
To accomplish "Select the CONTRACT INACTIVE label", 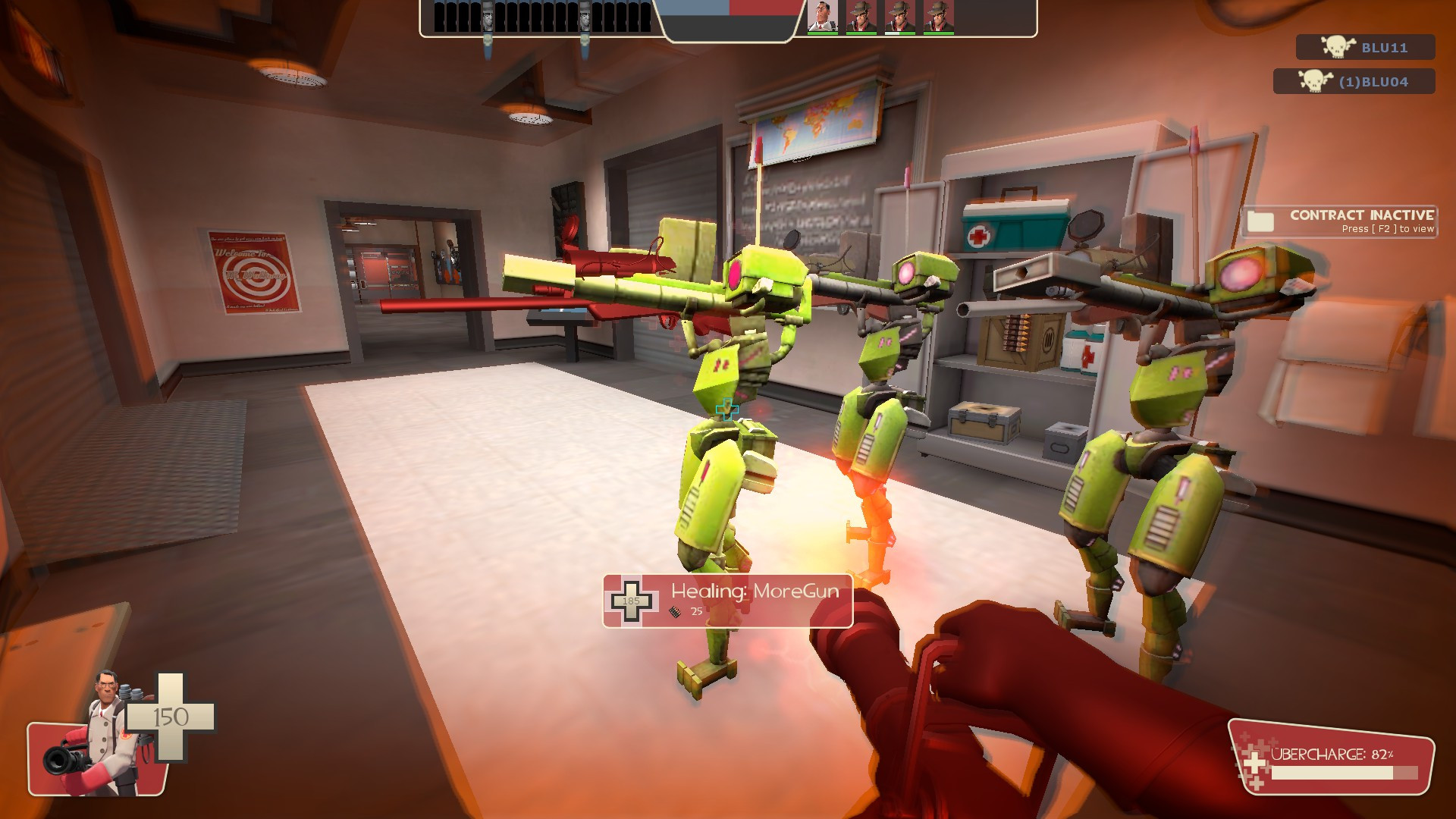I will pyautogui.click(x=1361, y=215).
